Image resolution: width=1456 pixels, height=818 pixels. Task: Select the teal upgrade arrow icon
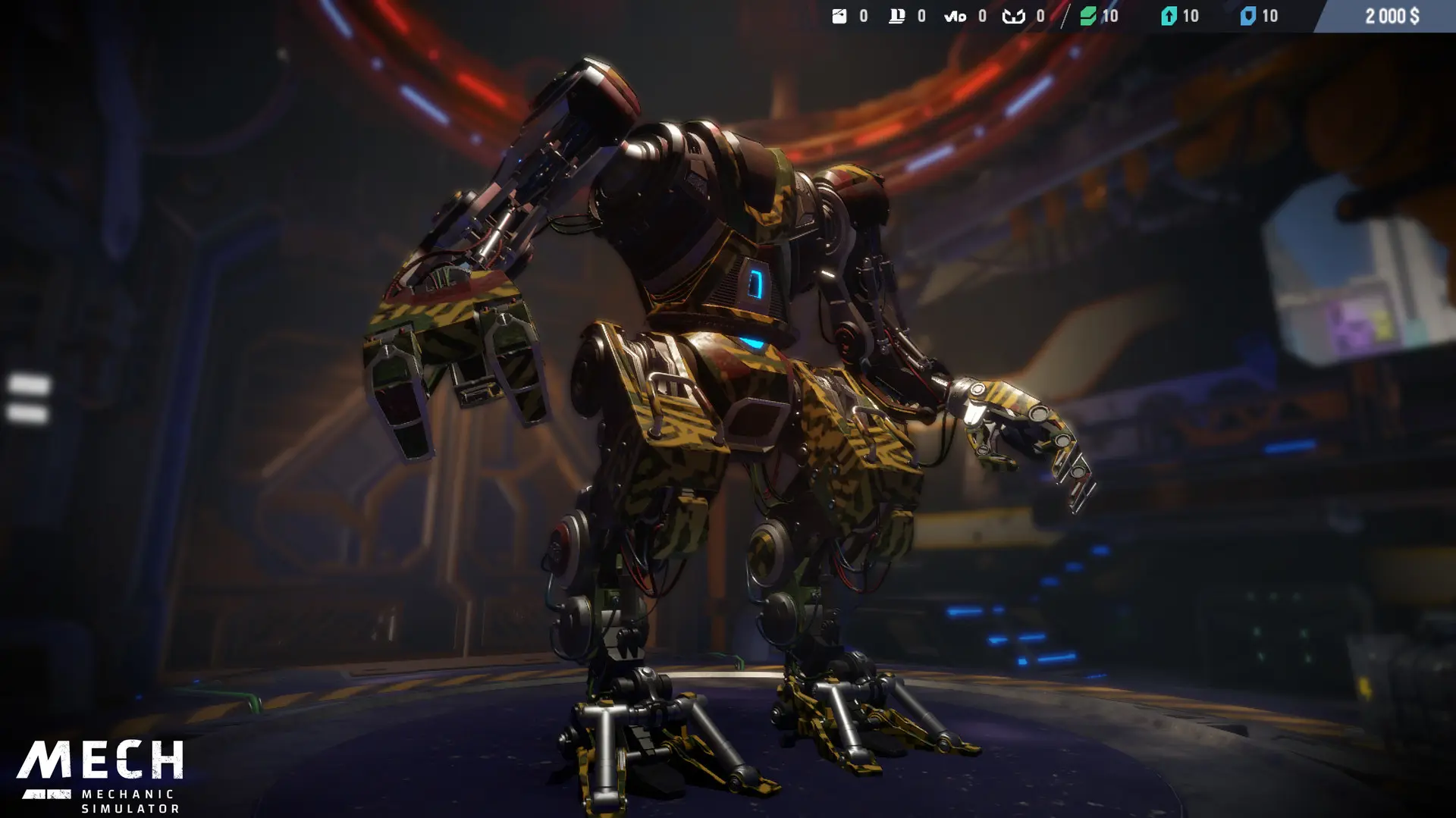(x=1168, y=16)
